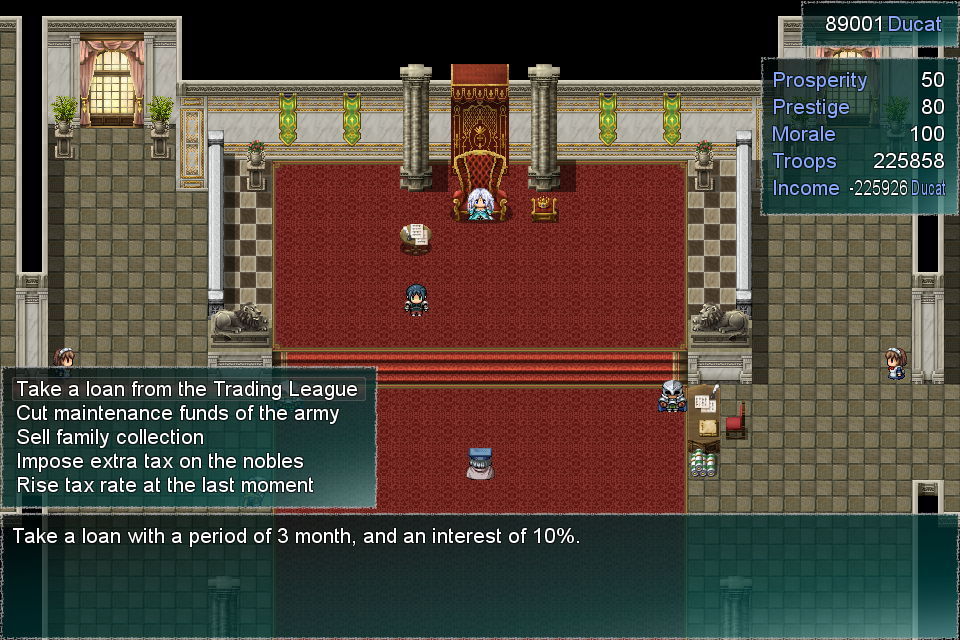Pick the 'Sell family collection' option

pos(110,437)
